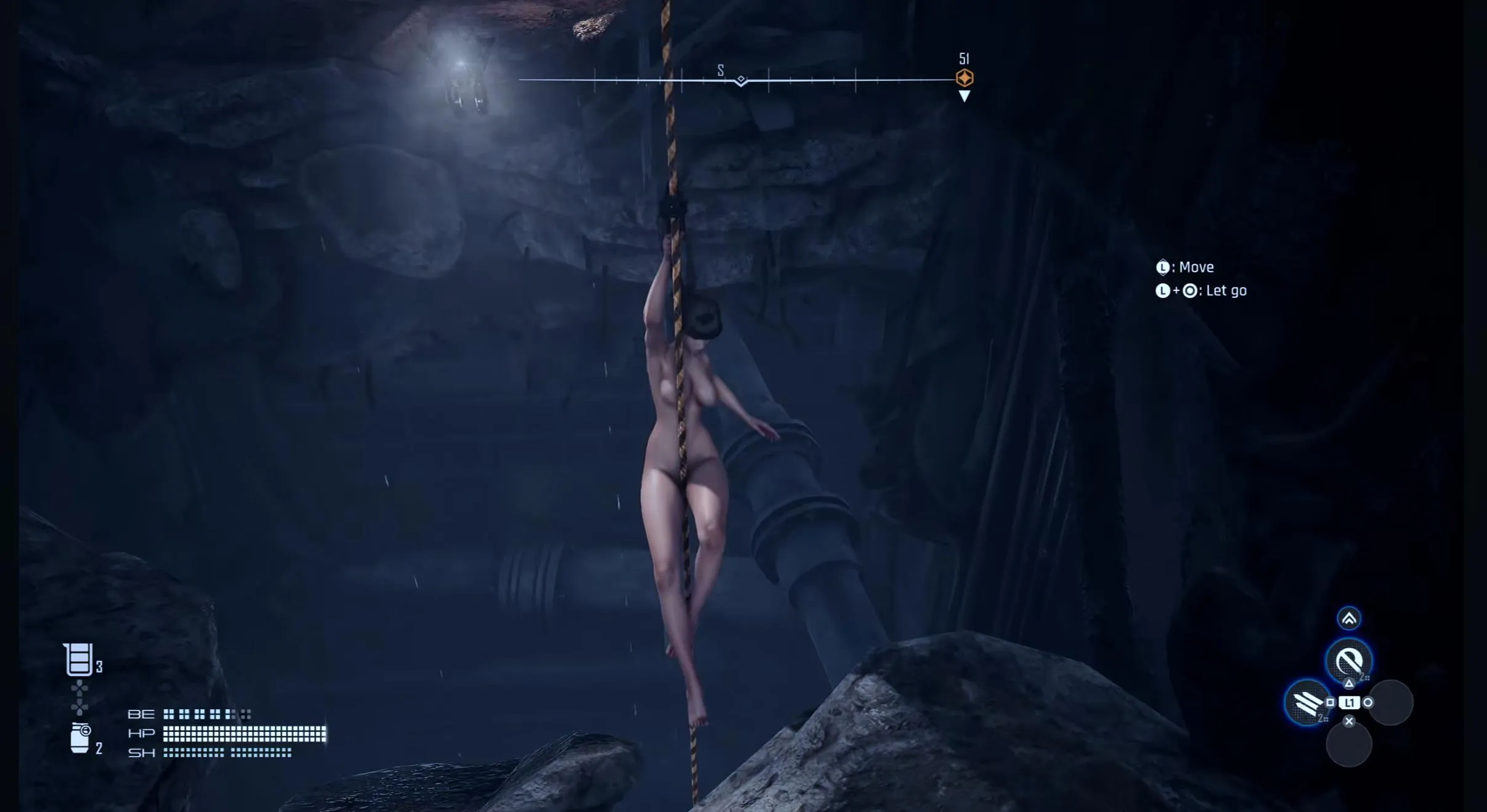Select the orange objective marker on compass
Screen dimensions: 1487x812
click(964, 78)
